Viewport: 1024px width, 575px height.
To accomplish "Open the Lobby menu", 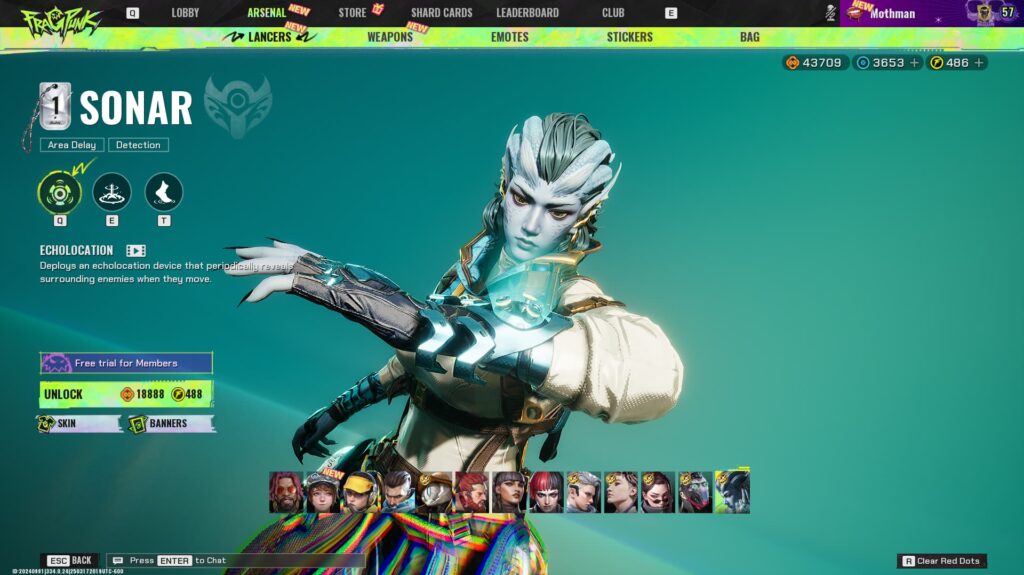I will [x=185, y=13].
